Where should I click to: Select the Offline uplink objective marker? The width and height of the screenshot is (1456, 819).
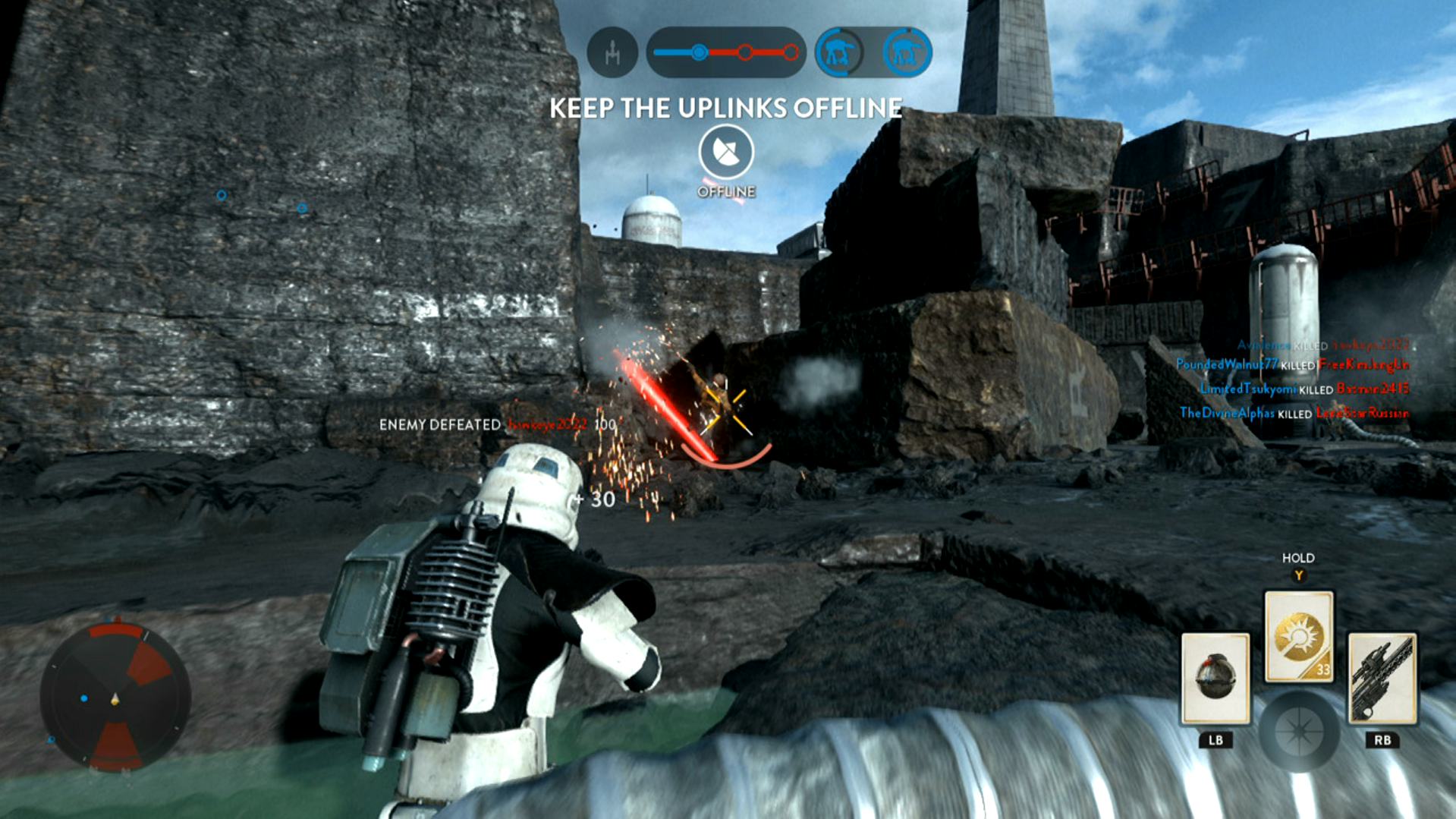coord(726,153)
